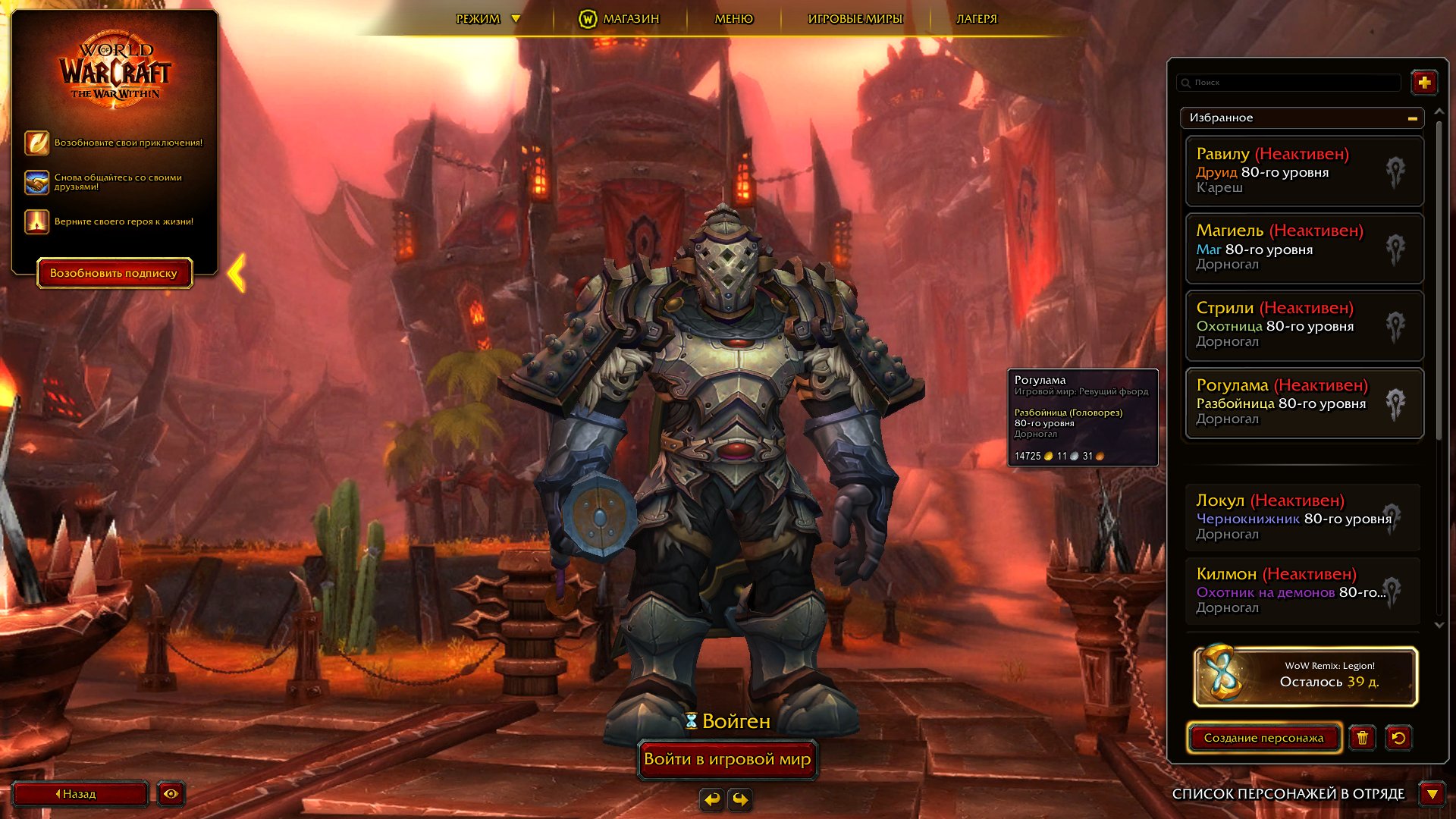
Task: Click the Поиск search field
Action: [x=1289, y=82]
